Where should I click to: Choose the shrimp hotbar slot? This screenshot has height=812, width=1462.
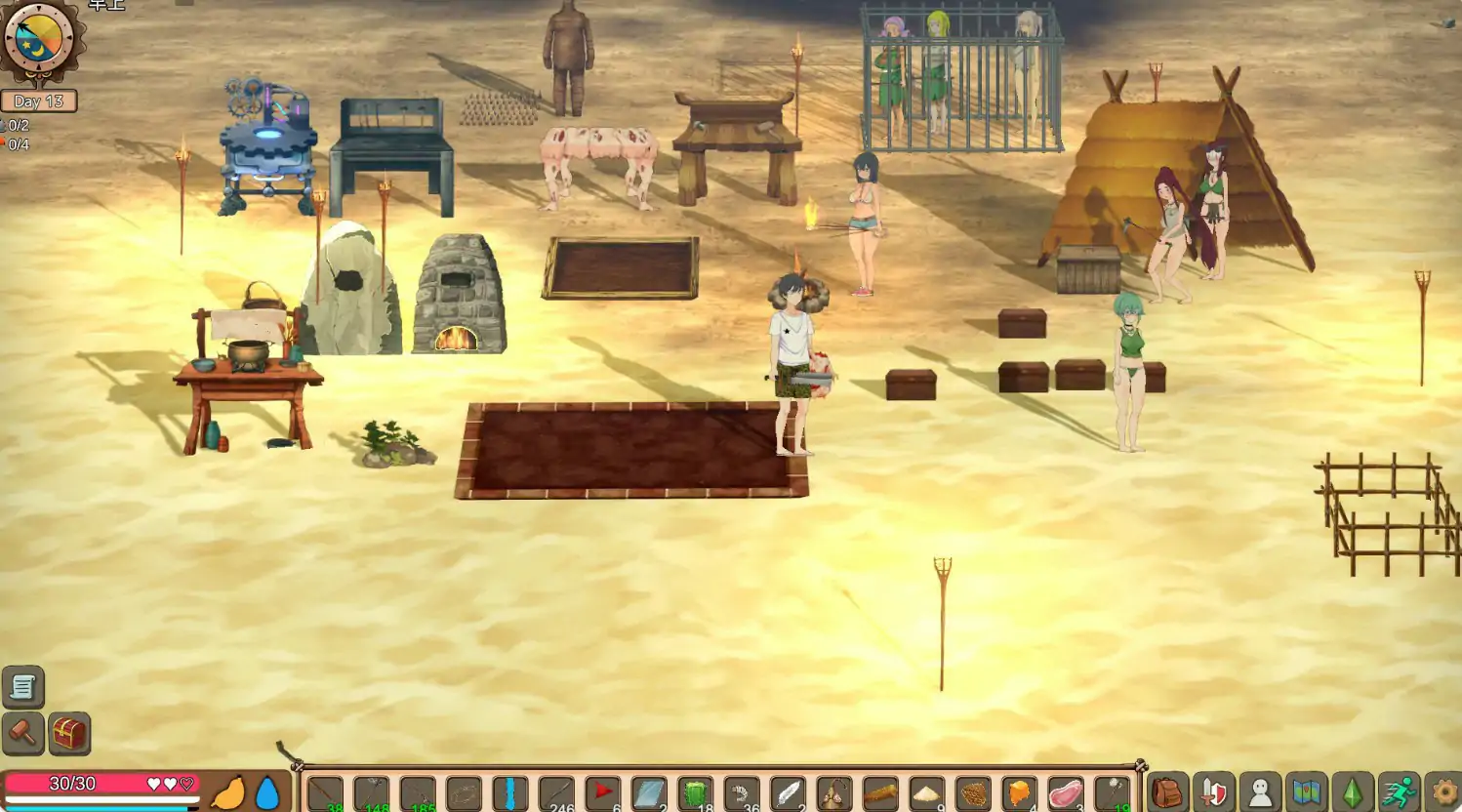742,792
